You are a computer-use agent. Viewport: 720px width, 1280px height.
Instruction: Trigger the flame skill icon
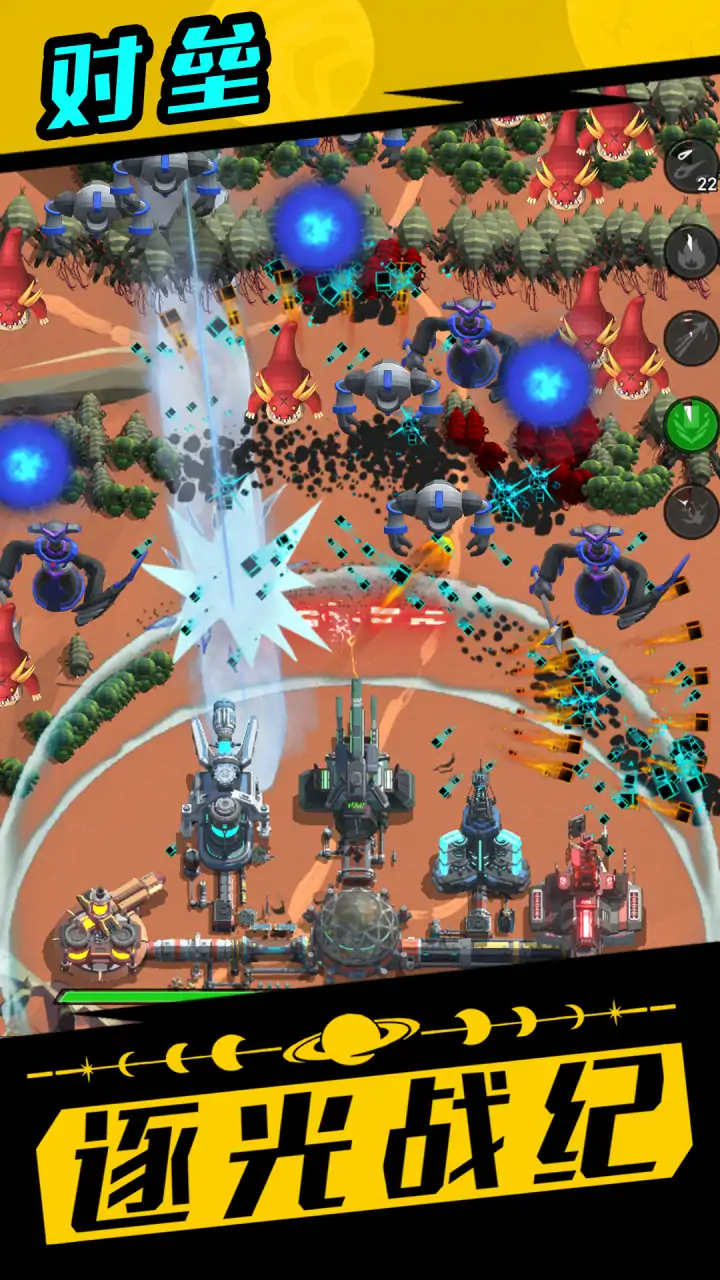click(x=691, y=252)
